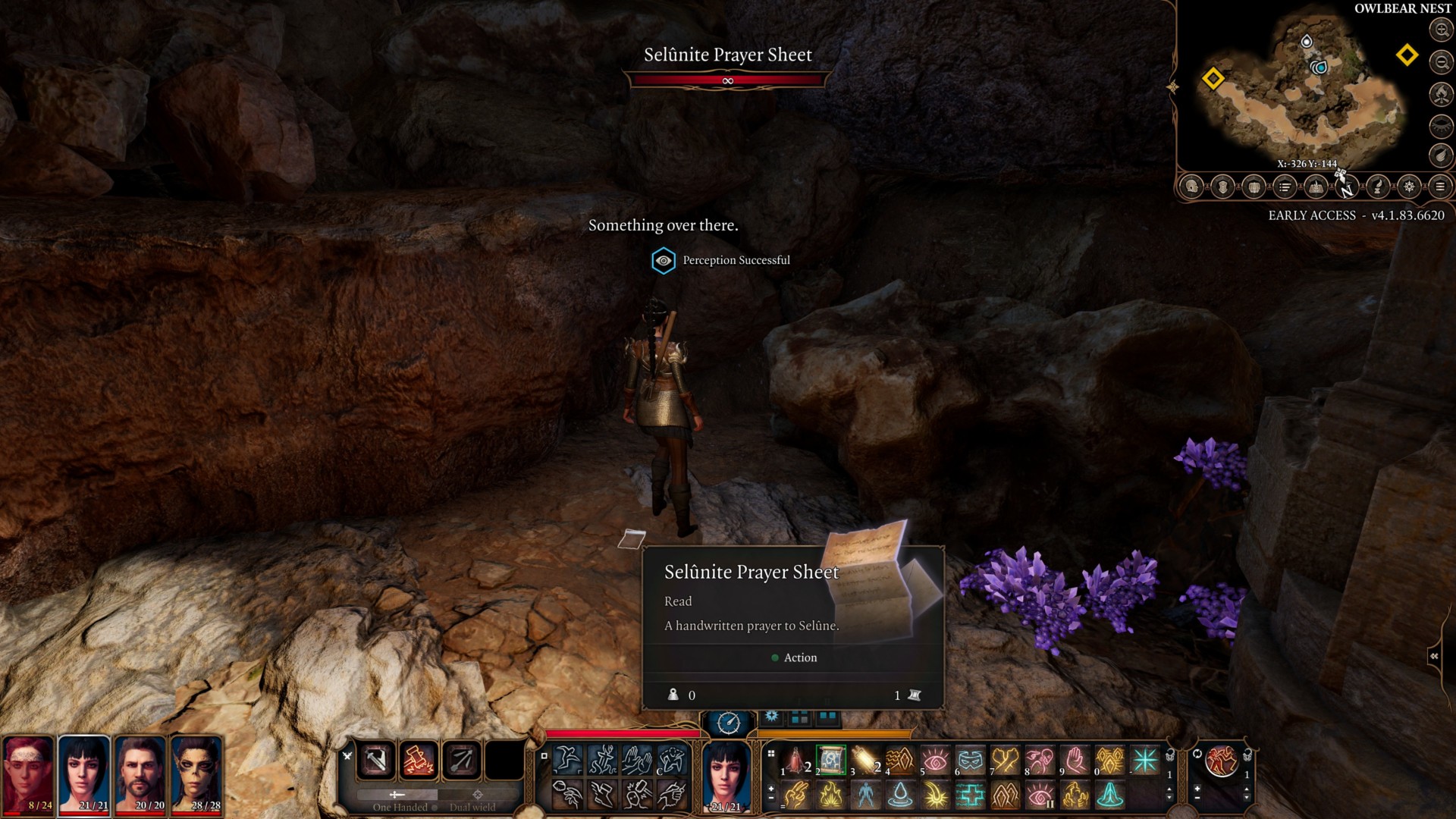This screenshot has width=1456, height=819.
Task: Cast the teal cross healing spell
Action: coord(970,795)
